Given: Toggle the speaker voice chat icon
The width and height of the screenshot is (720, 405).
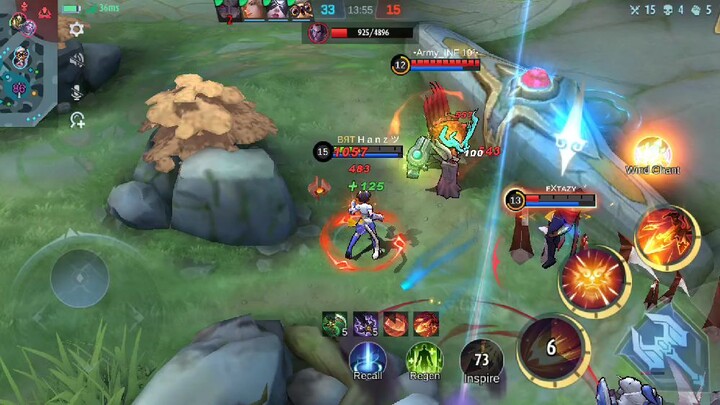Looking at the screenshot, I should tap(76, 62).
